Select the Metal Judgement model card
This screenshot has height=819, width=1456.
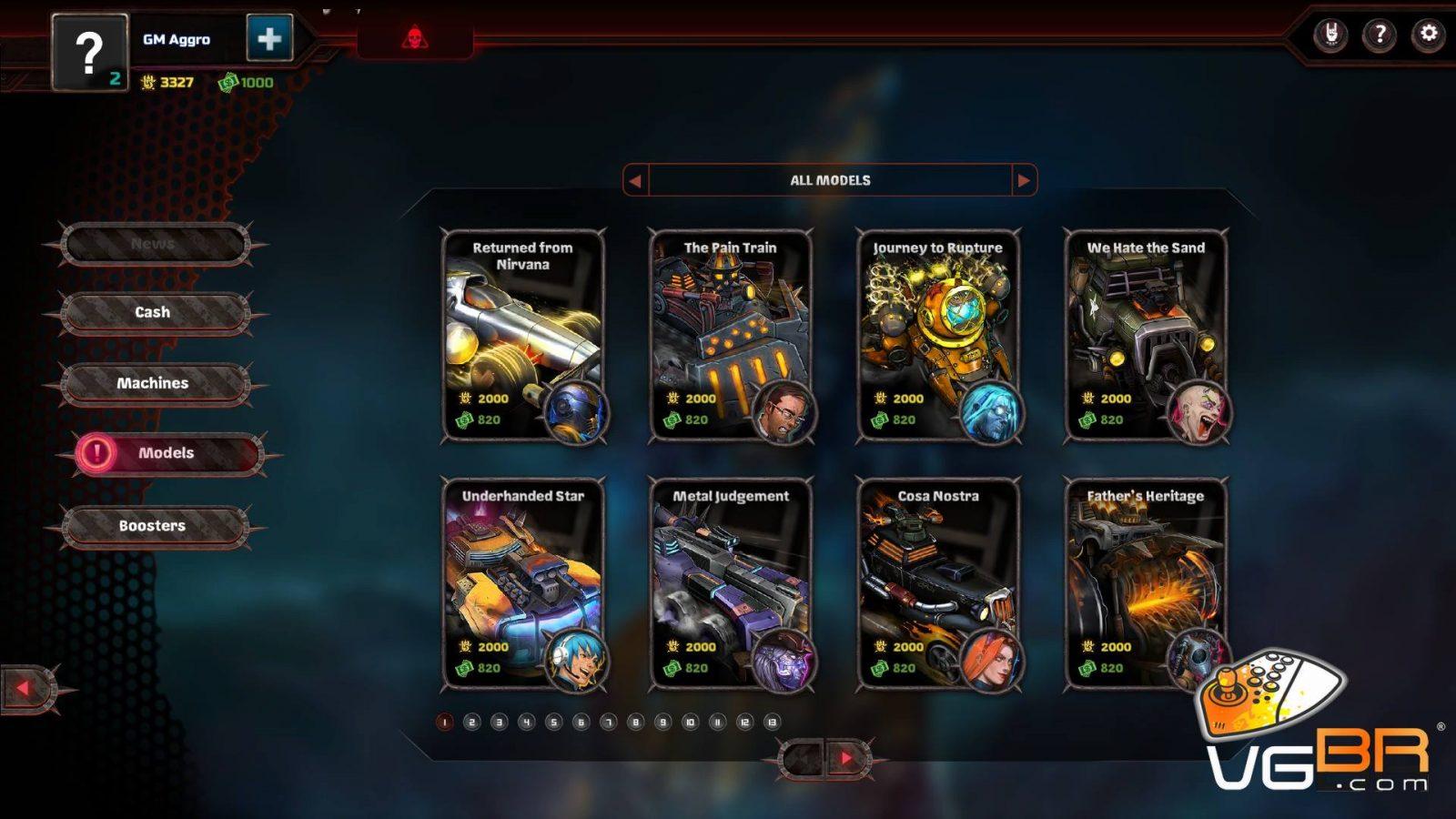tap(730, 583)
